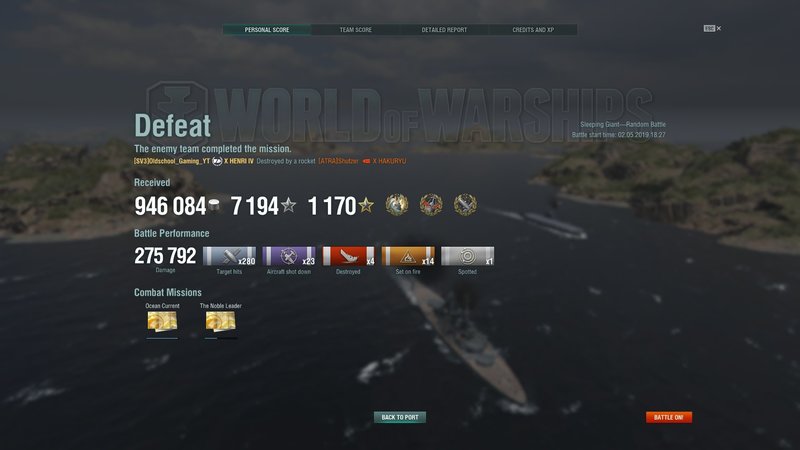Select the Aircraft shot down ribbon
Viewport: 800px width, 450px height.
click(x=289, y=257)
